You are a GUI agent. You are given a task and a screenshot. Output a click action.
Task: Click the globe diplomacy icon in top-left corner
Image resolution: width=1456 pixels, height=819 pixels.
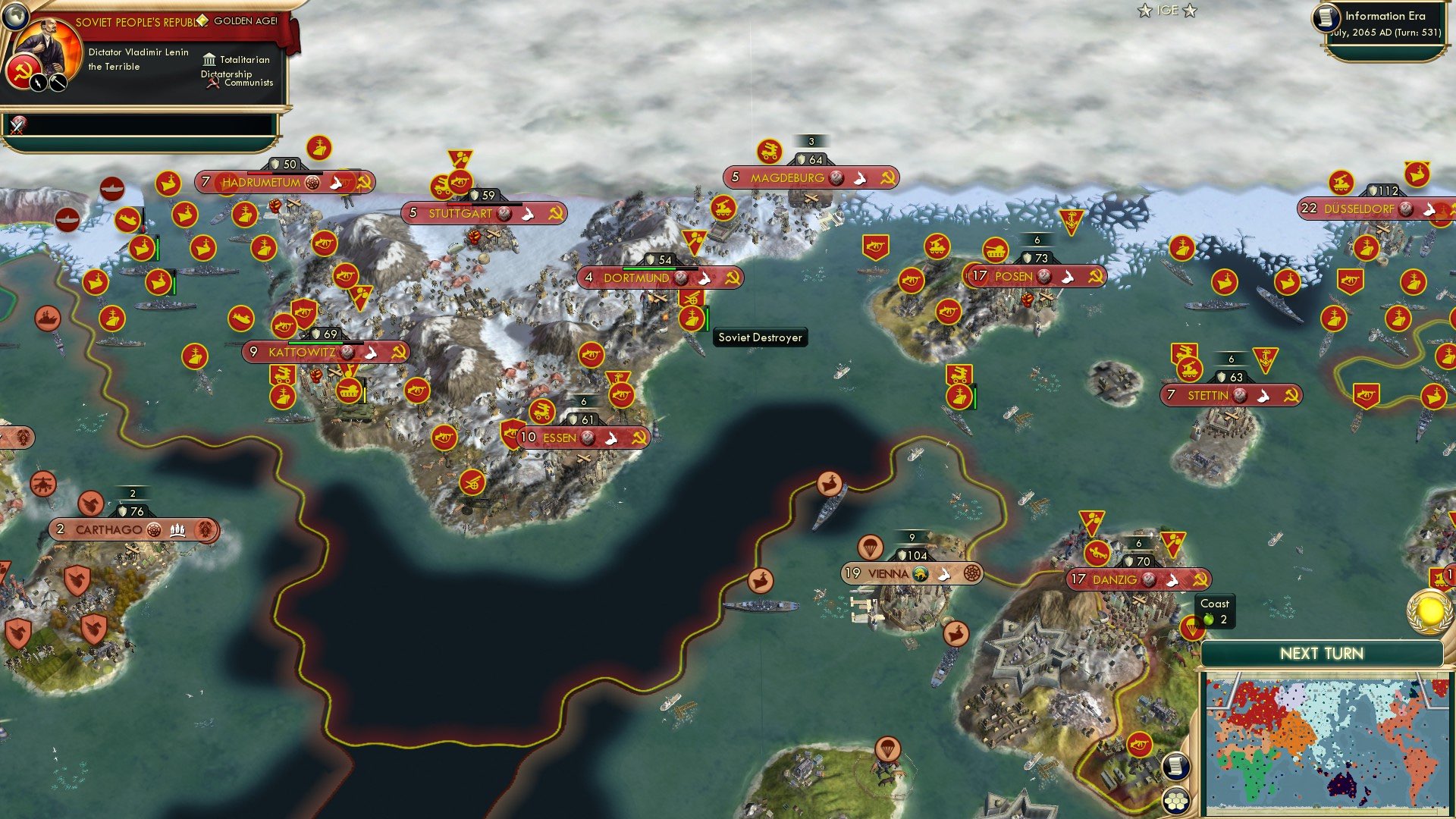click(x=15, y=16)
